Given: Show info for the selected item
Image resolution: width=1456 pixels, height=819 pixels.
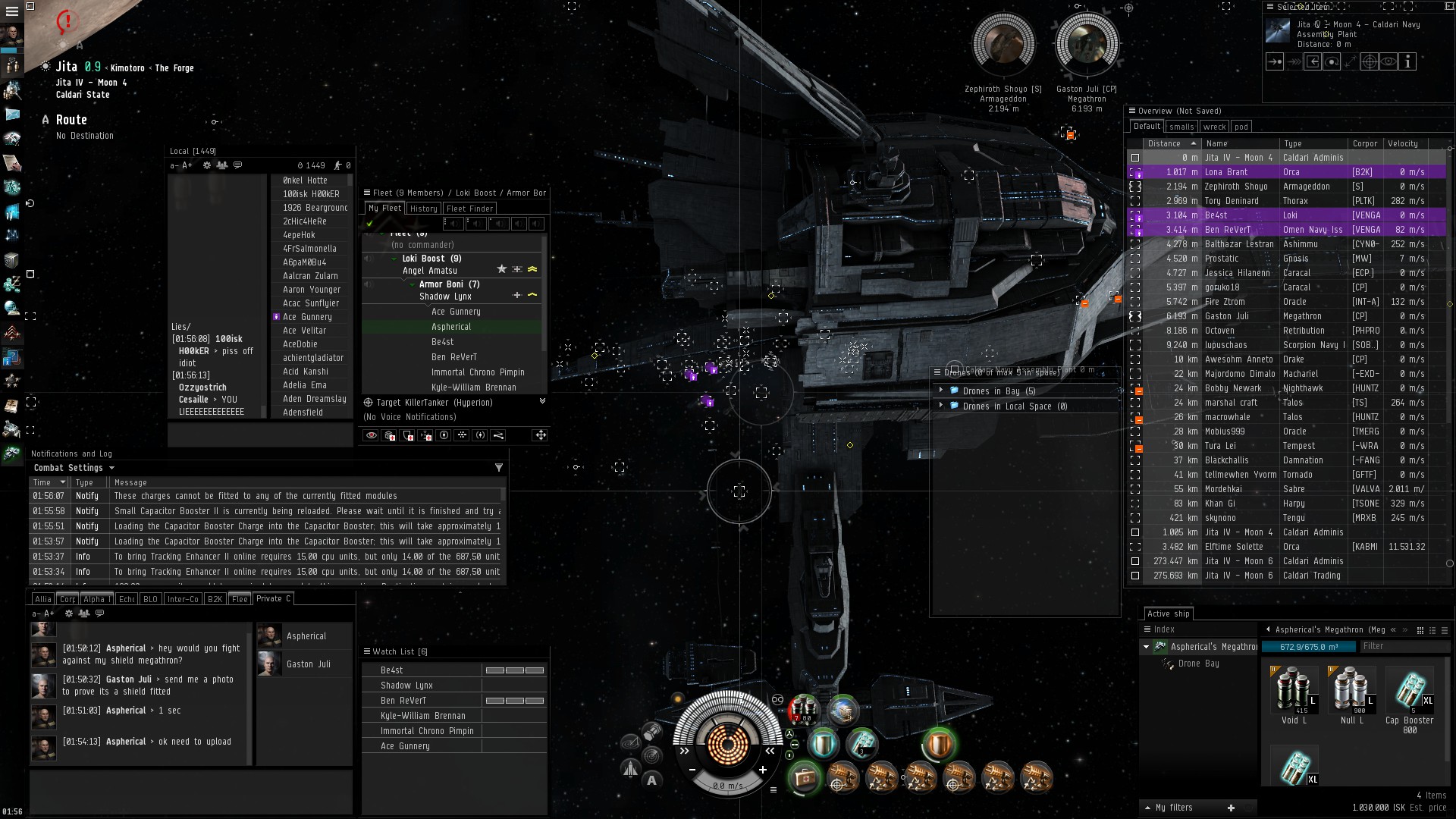Looking at the screenshot, I should click(x=1407, y=62).
